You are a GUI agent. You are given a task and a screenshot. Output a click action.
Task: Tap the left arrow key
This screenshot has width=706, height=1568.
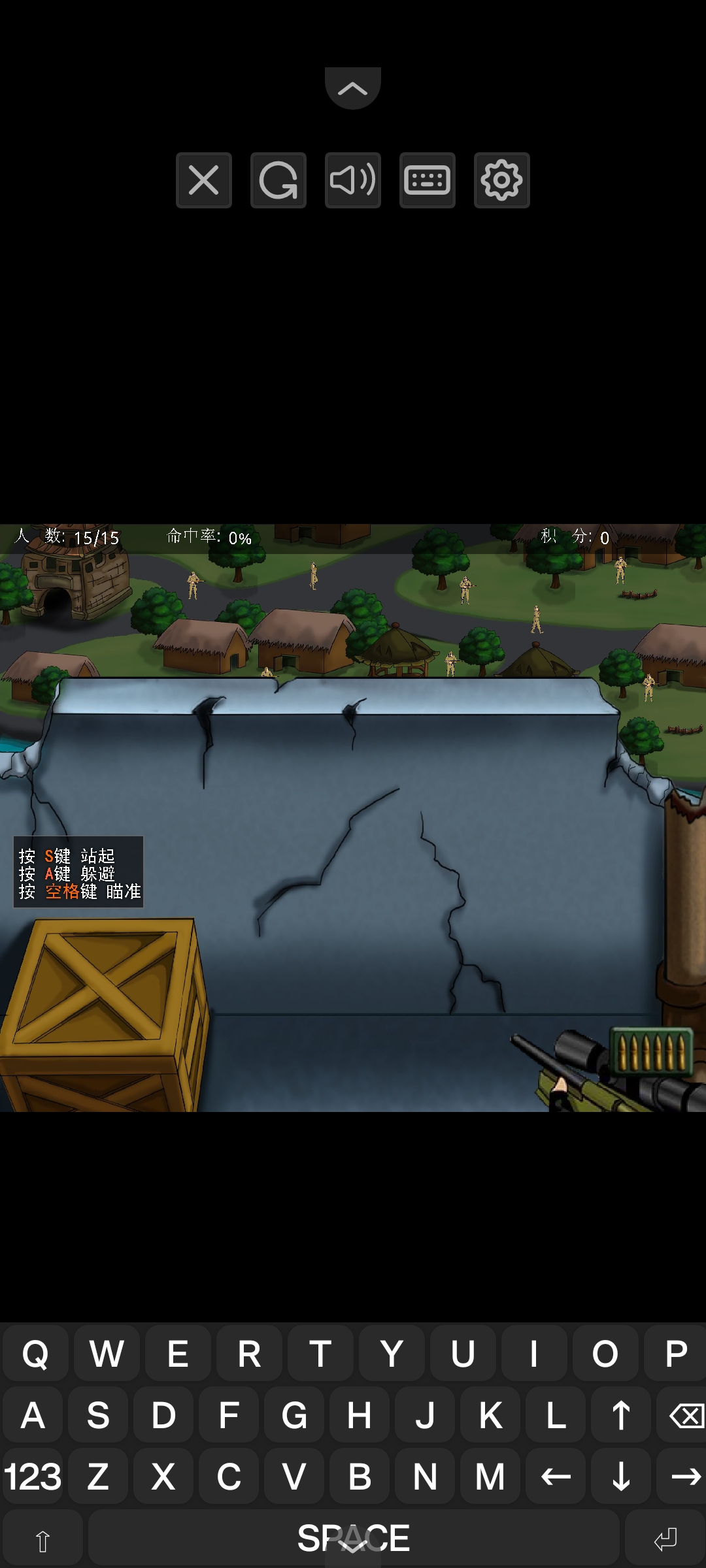click(556, 1477)
